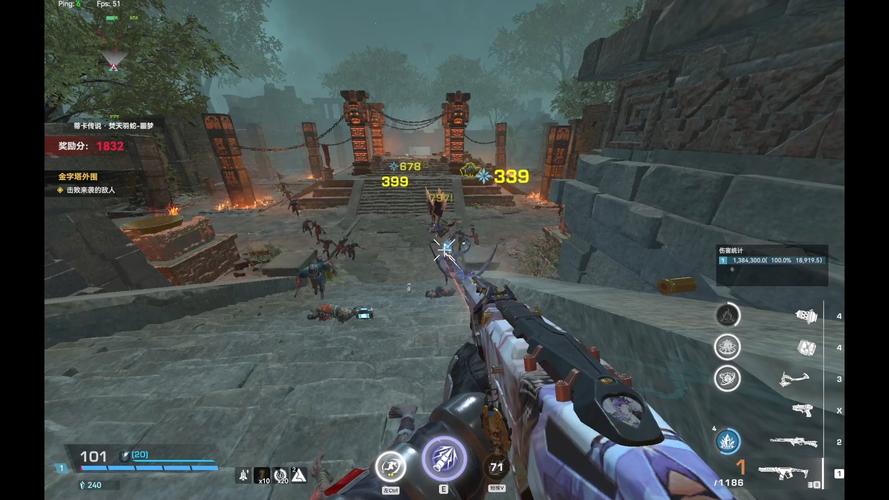
Task: Equip the axe melee weapon
Action: [x=794, y=379]
